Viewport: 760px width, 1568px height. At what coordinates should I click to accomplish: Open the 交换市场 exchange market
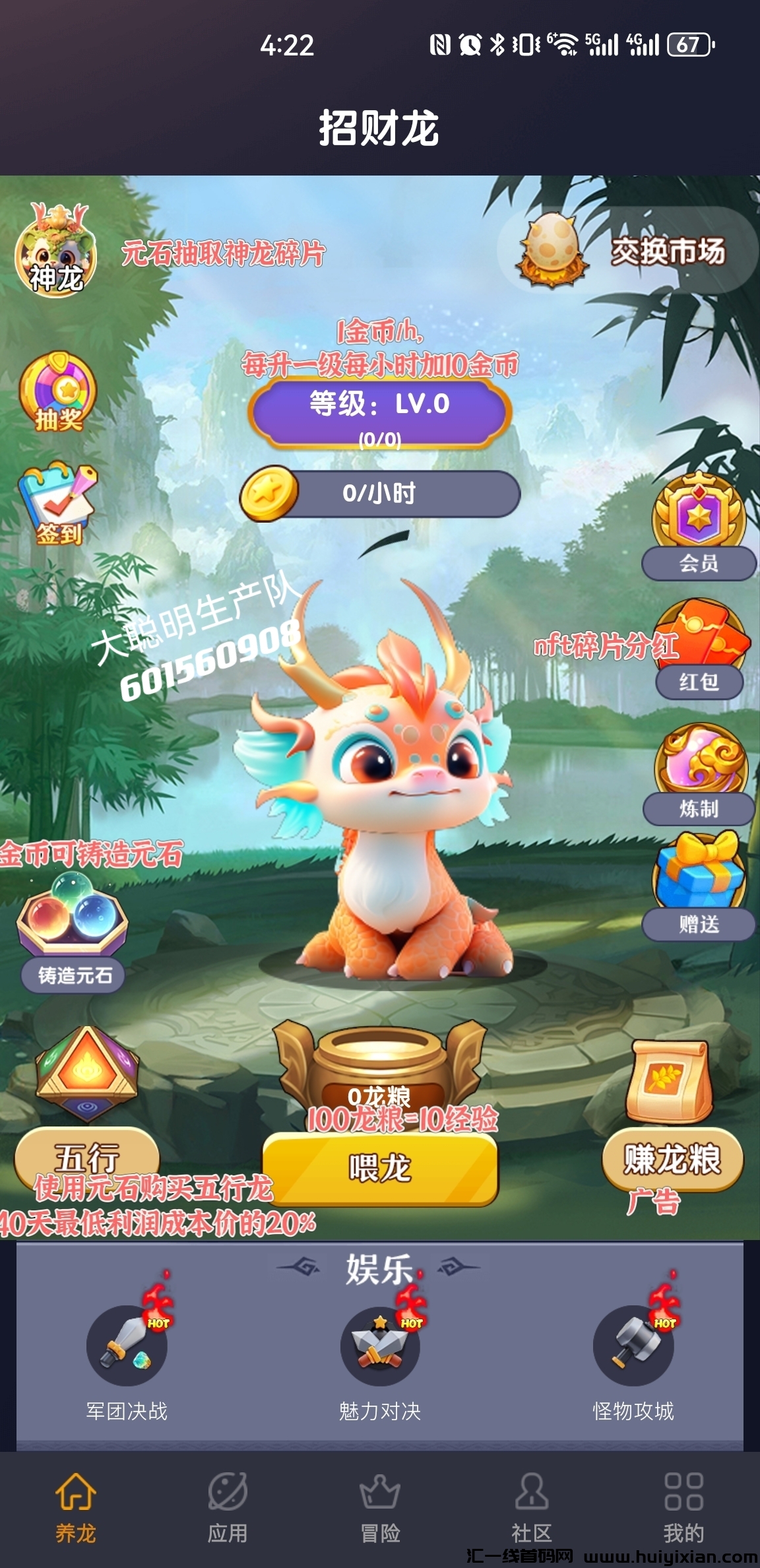(x=627, y=251)
